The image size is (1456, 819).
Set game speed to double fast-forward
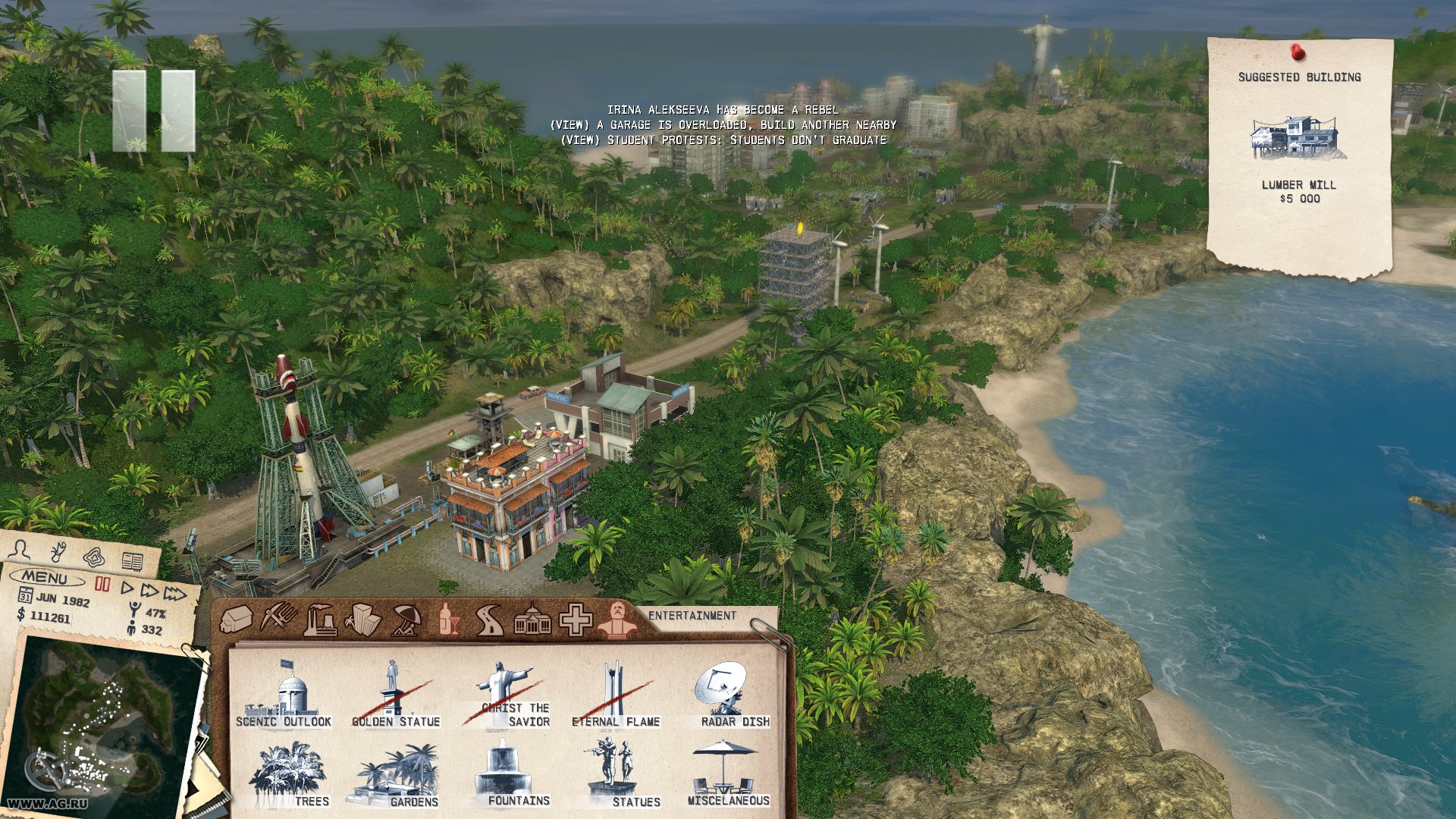pyautogui.click(x=149, y=591)
